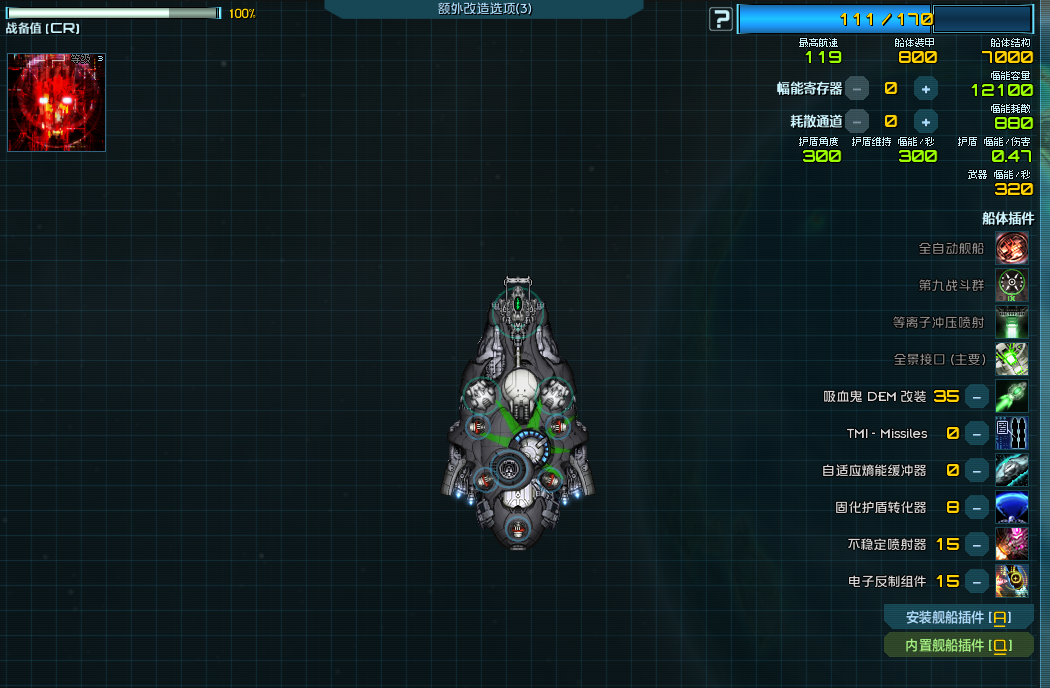Click the question mark help button
The height and width of the screenshot is (688, 1050).
(x=720, y=19)
